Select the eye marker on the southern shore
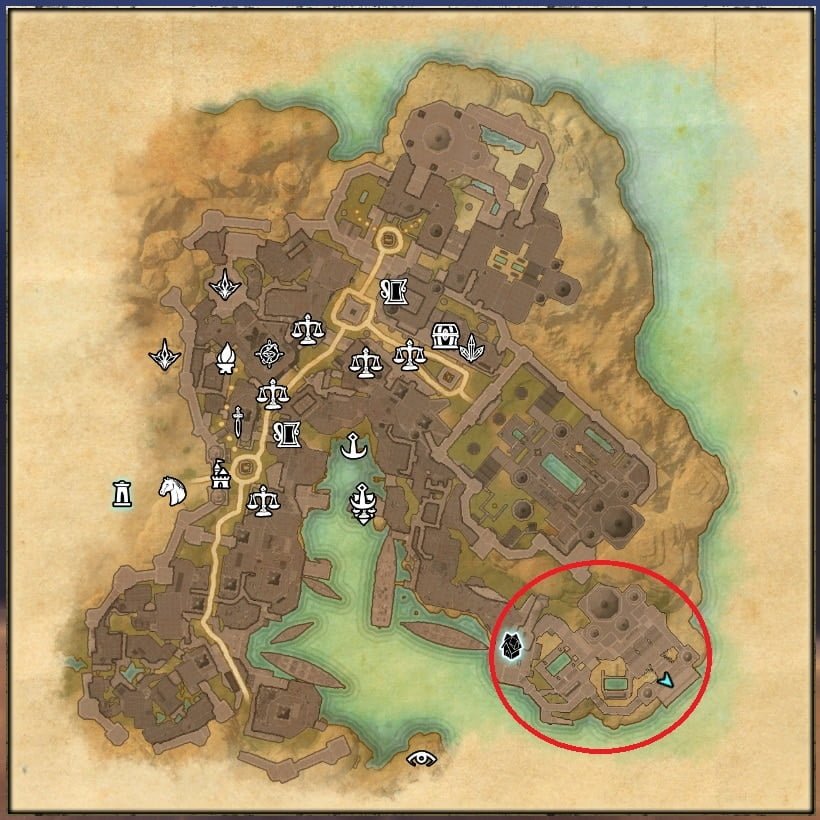Image resolution: width=820 pixels, height=820 pixels. coord(423,758)
